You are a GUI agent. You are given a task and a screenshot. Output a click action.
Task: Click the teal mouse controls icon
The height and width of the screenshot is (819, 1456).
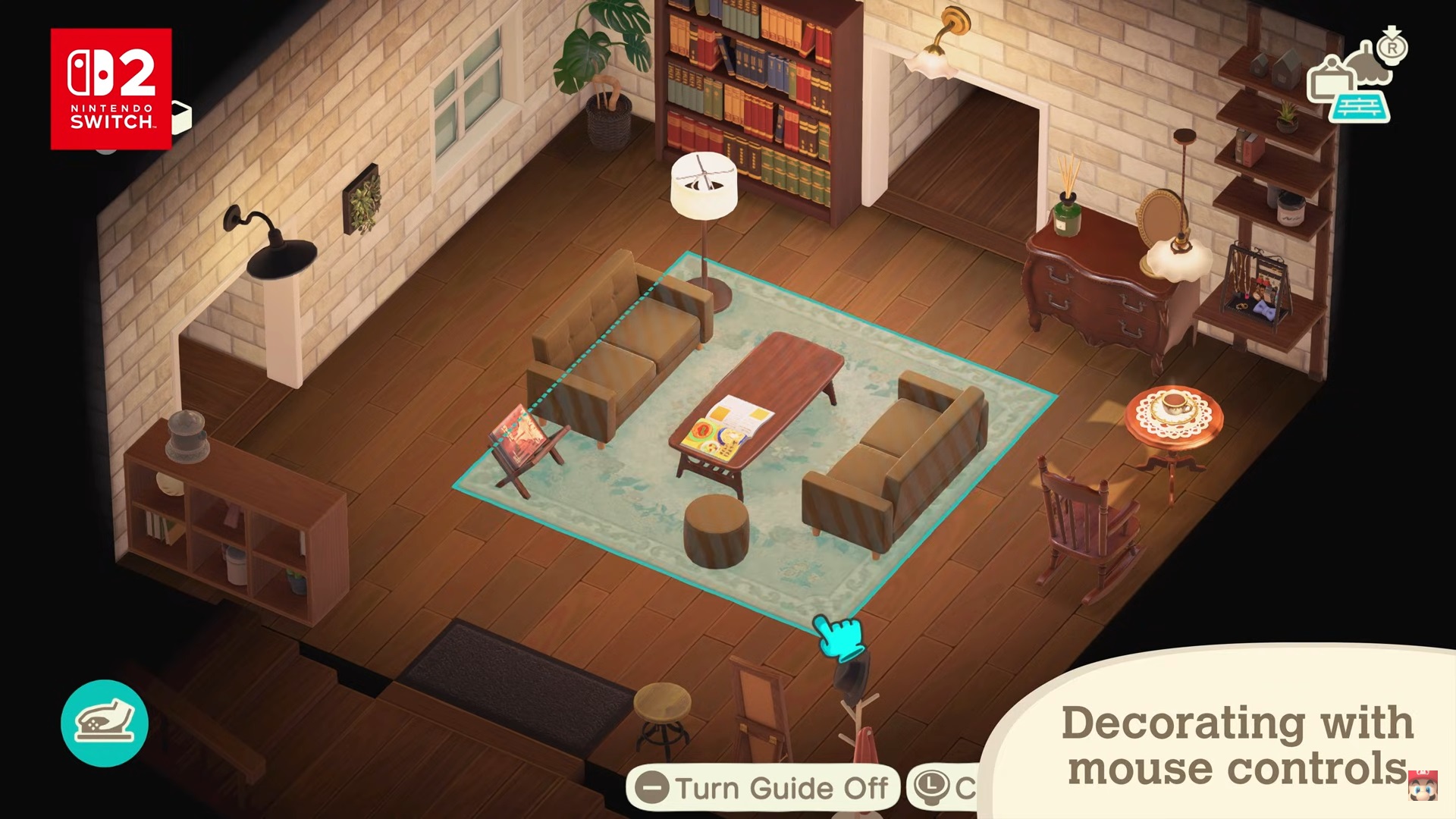105,723
